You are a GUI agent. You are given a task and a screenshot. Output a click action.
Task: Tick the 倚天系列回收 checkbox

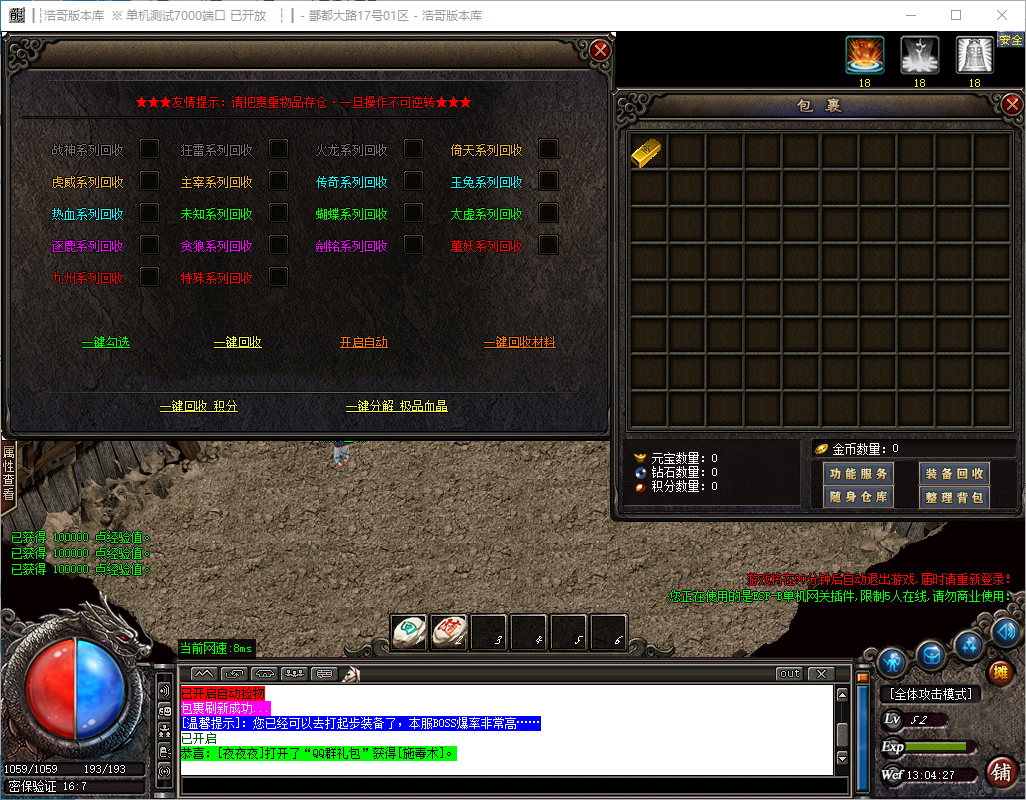click(548, 149)
